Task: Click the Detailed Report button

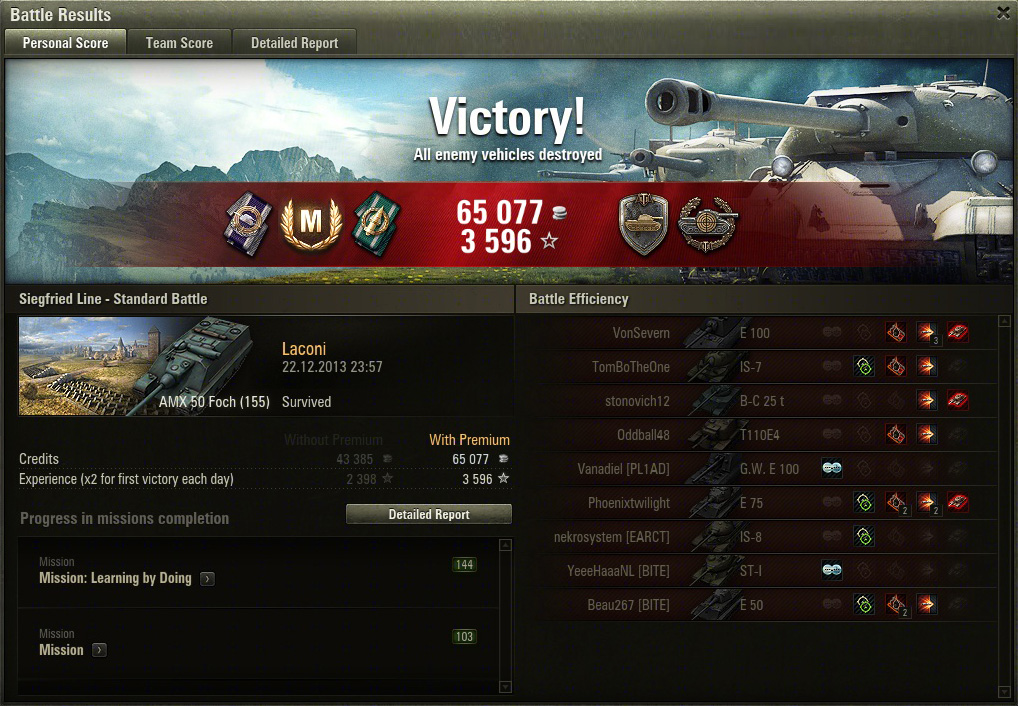Action: click(429, 514)
